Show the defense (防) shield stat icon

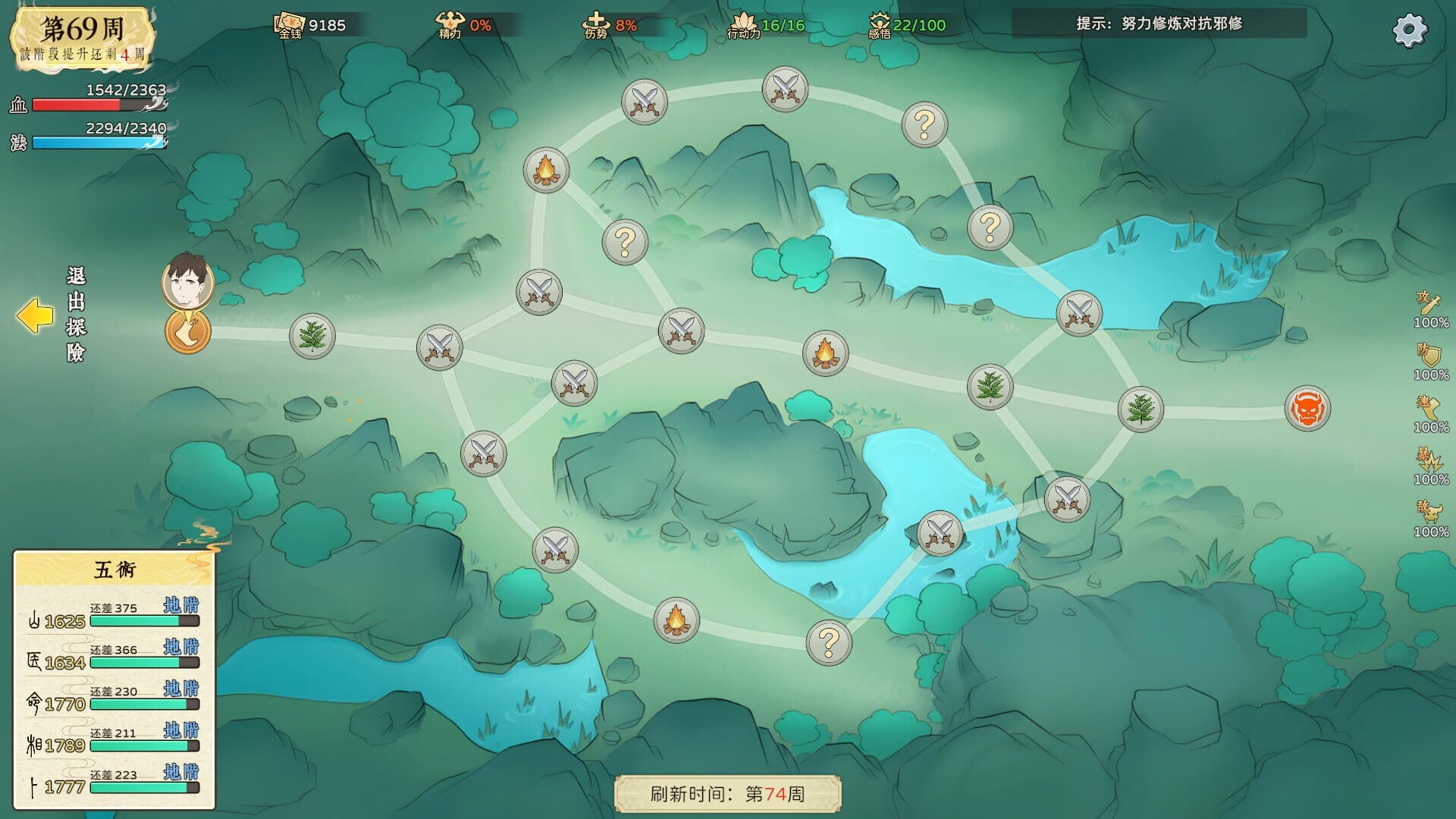pos(1429,355)
